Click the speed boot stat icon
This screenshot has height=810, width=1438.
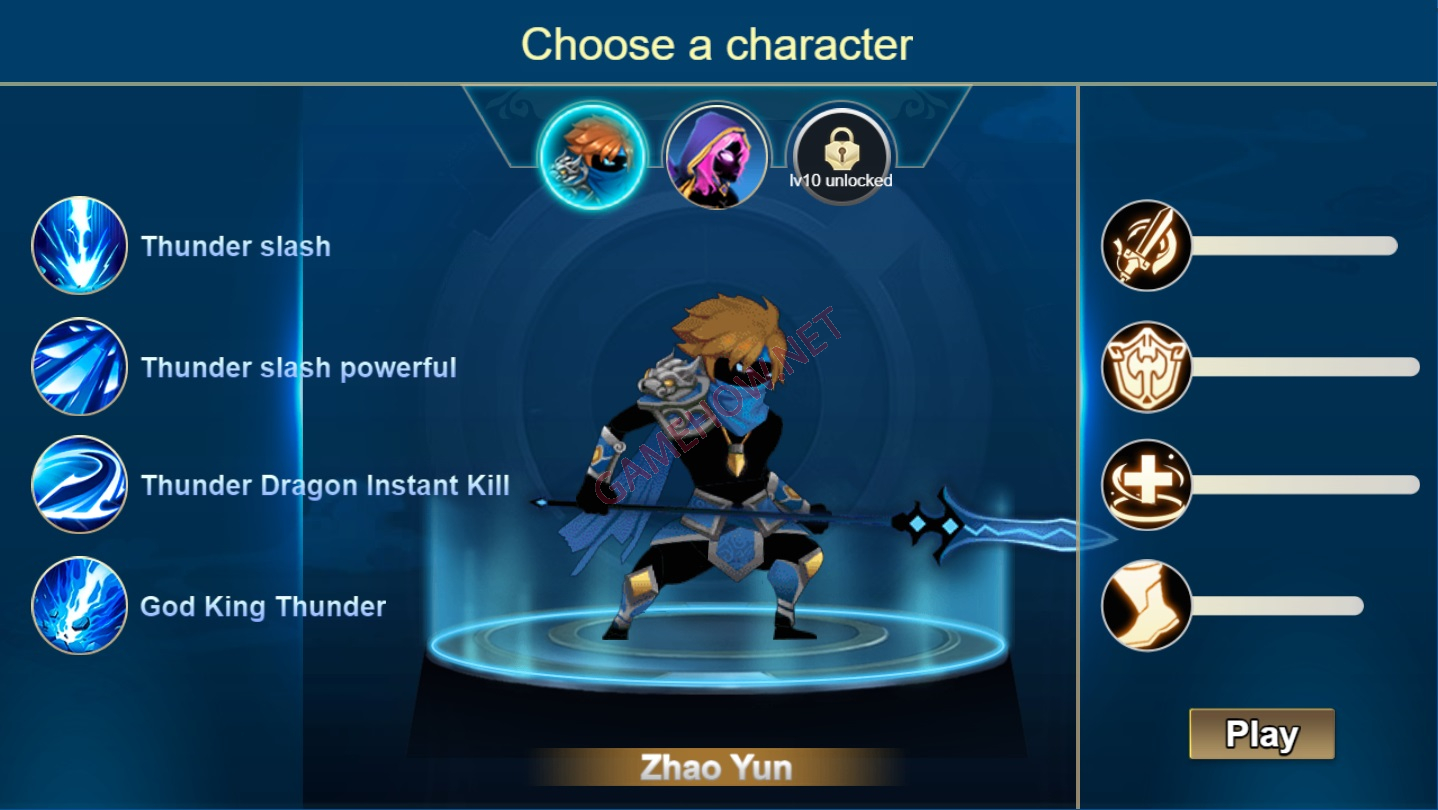[x=1146, y=605]
